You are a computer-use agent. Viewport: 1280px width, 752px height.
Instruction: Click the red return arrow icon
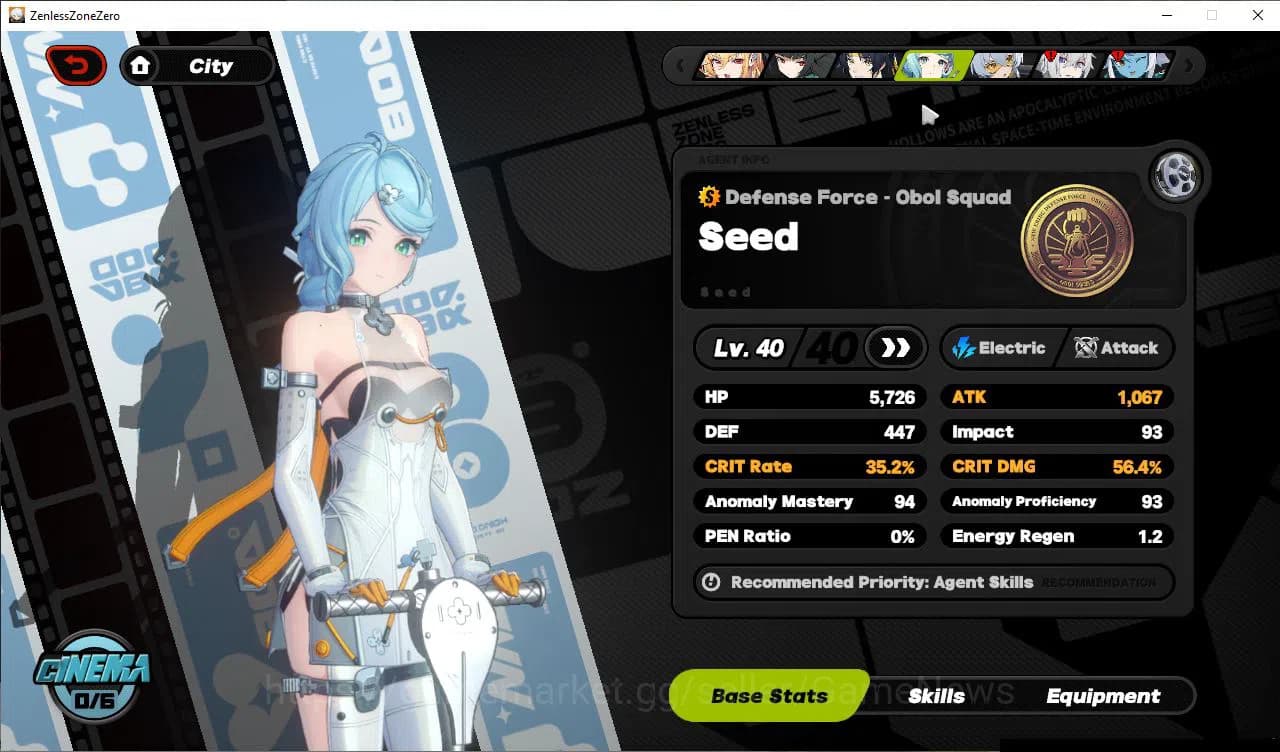(x=76, y=64)
